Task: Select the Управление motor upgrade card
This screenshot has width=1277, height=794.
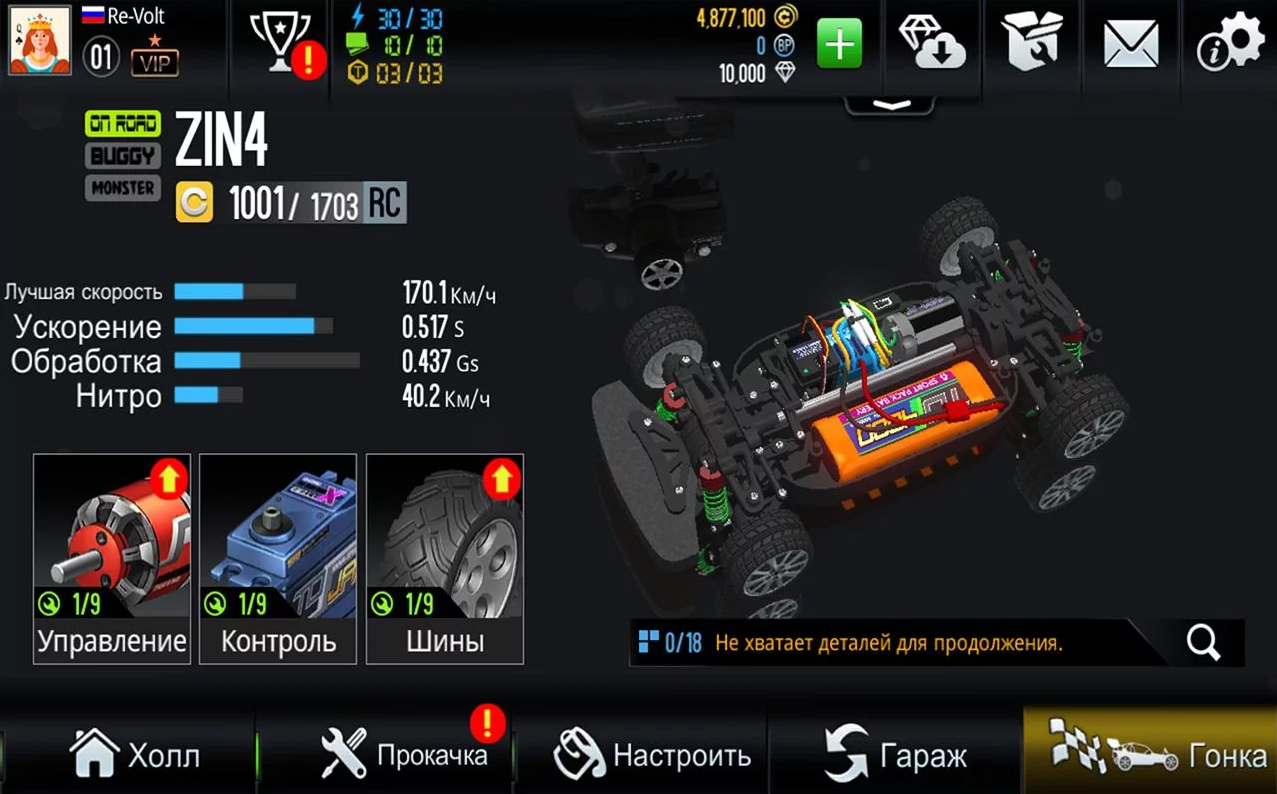Action: point(112,558)
